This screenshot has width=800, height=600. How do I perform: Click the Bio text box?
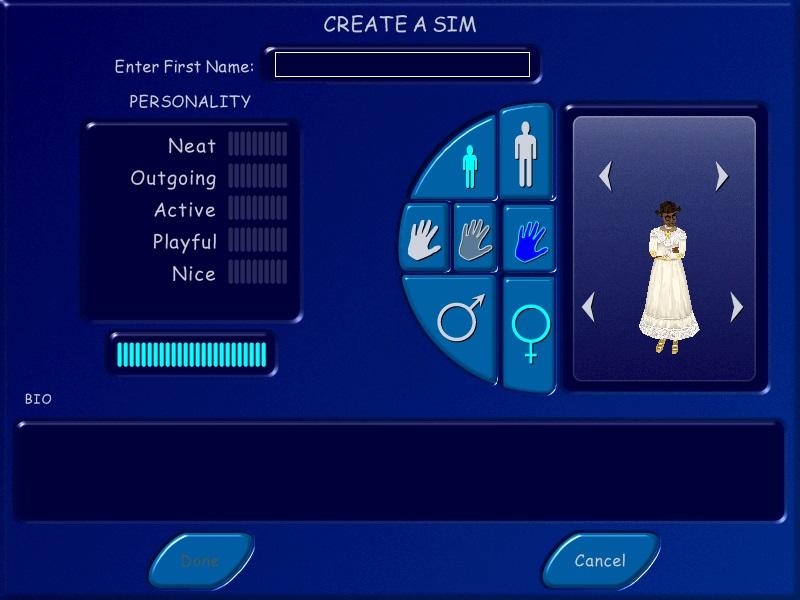[x=399, y=471]
